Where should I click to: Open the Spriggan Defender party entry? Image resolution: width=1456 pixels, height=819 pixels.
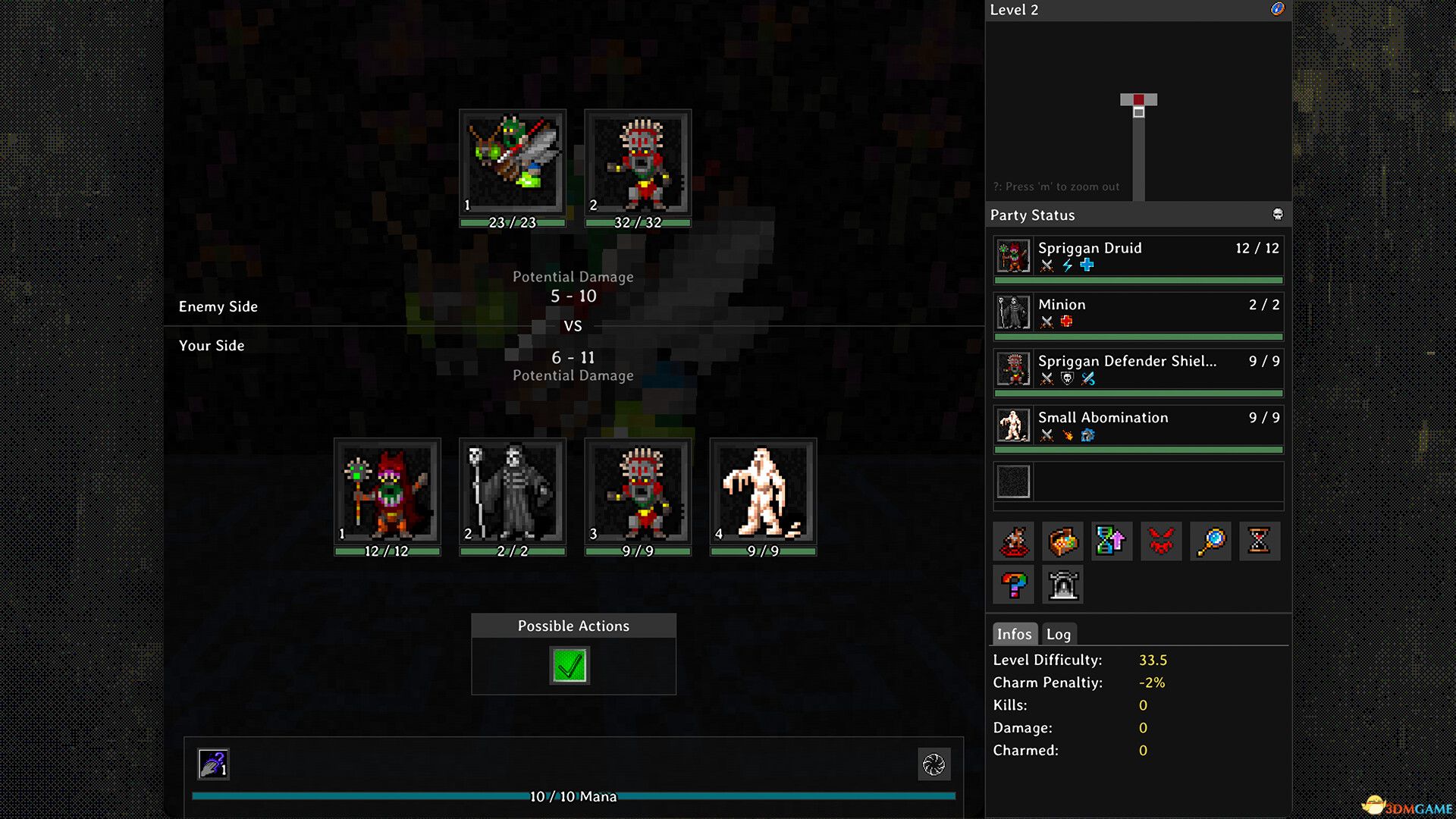[1137, 369]
